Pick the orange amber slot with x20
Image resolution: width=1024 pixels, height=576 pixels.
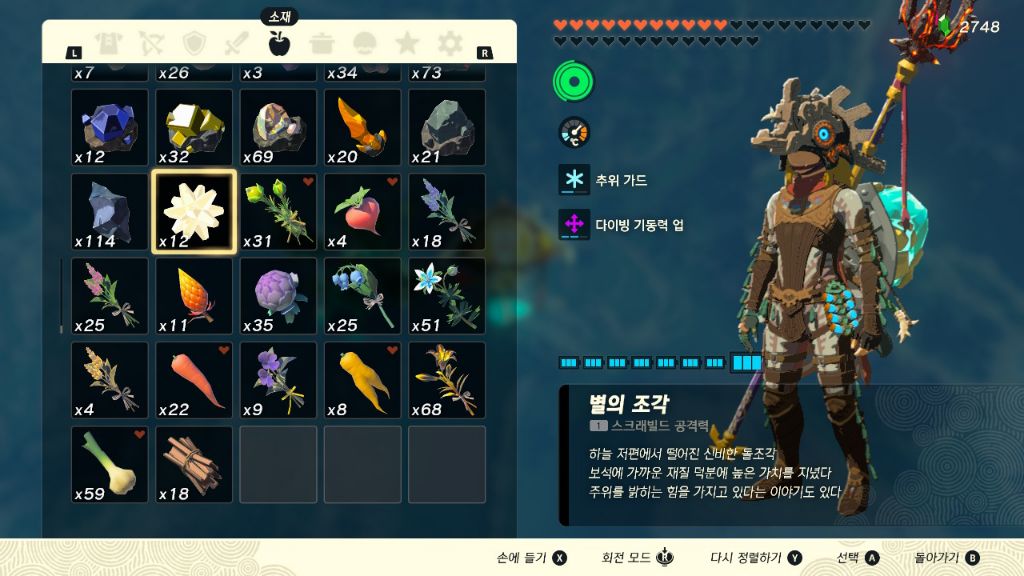point(362,128)
